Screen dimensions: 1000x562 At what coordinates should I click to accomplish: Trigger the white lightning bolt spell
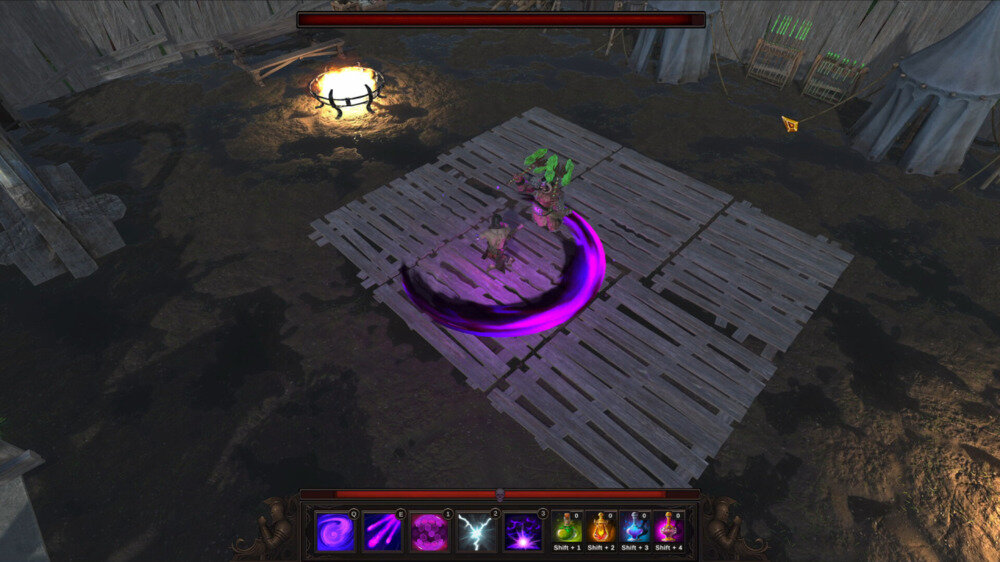(x=476, y=532)
